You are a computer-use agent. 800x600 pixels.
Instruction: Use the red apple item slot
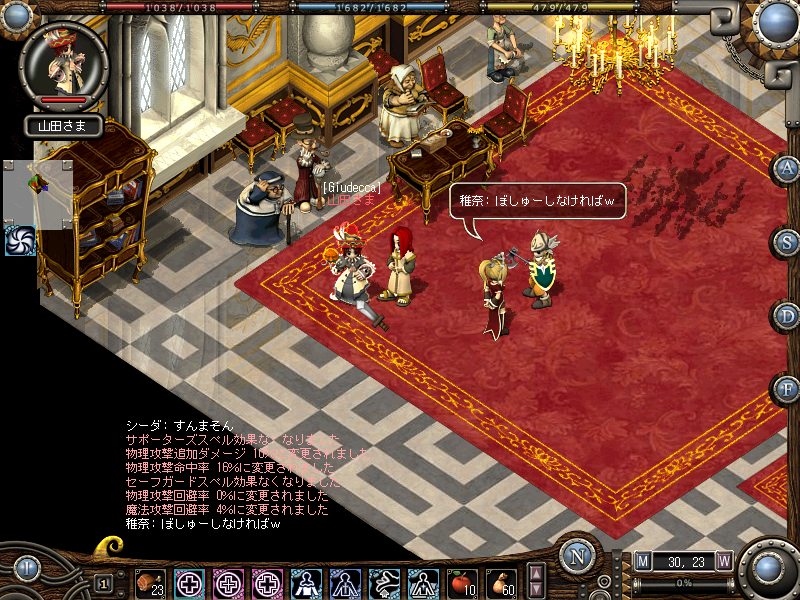461,583
